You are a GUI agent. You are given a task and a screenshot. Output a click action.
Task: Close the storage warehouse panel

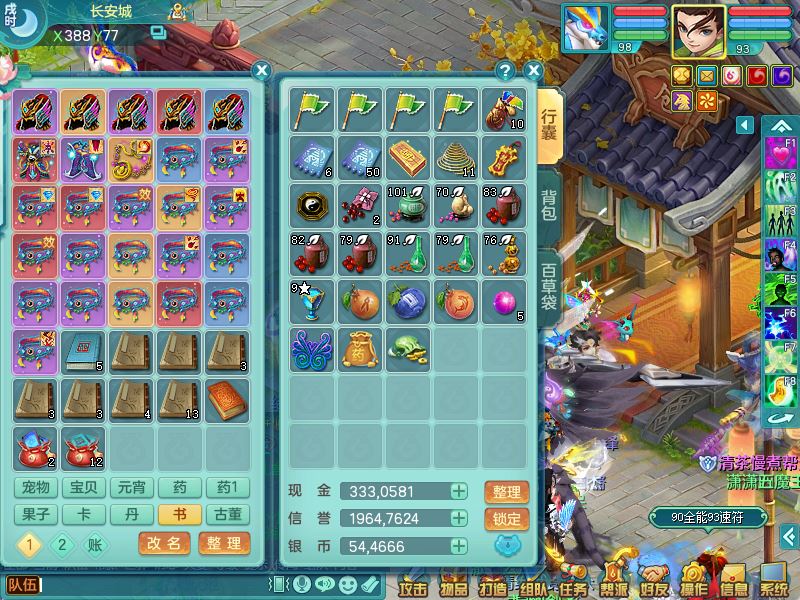261,70
